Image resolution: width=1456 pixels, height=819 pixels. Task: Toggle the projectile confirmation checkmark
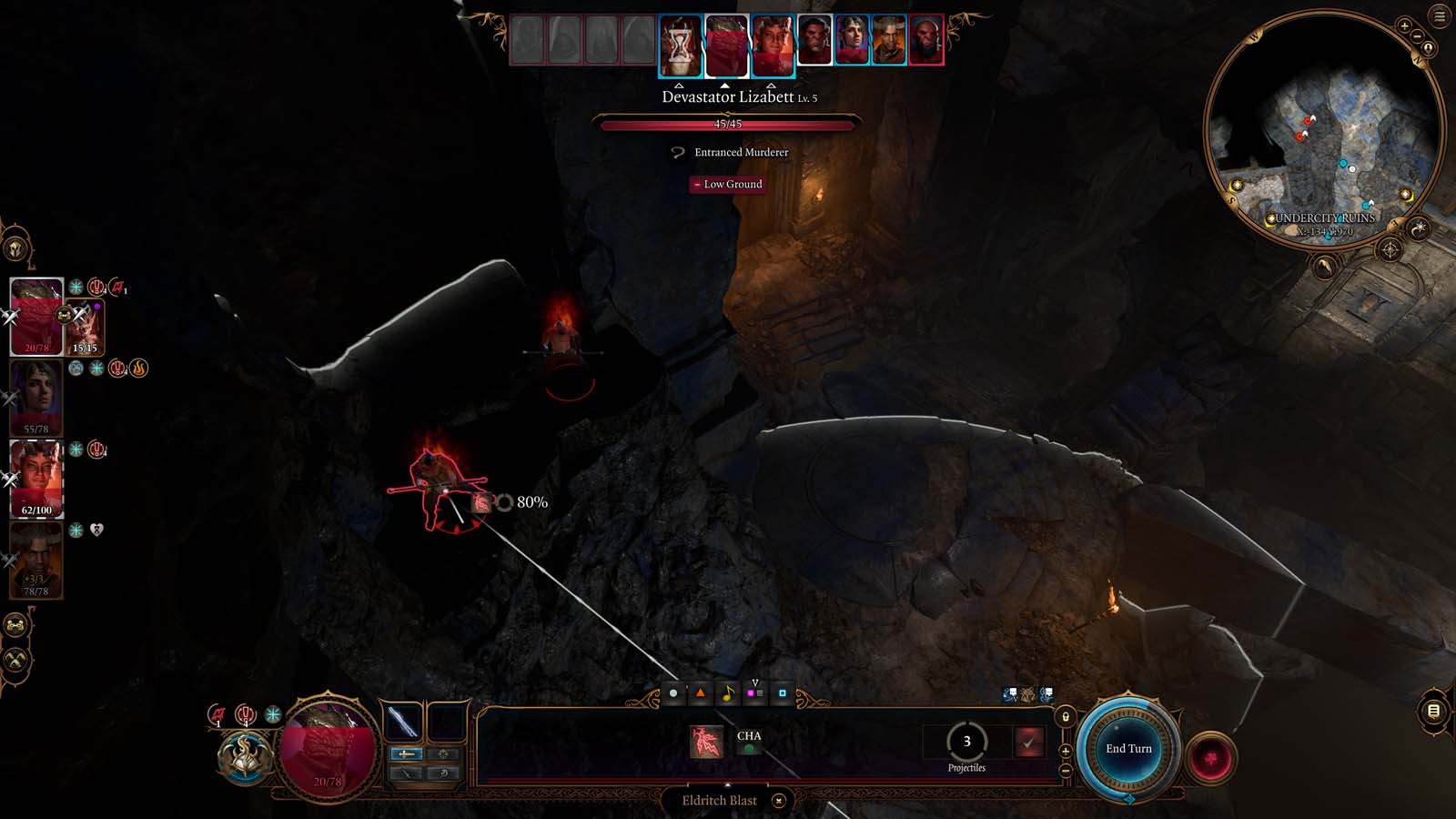[x=1029, y=743]
